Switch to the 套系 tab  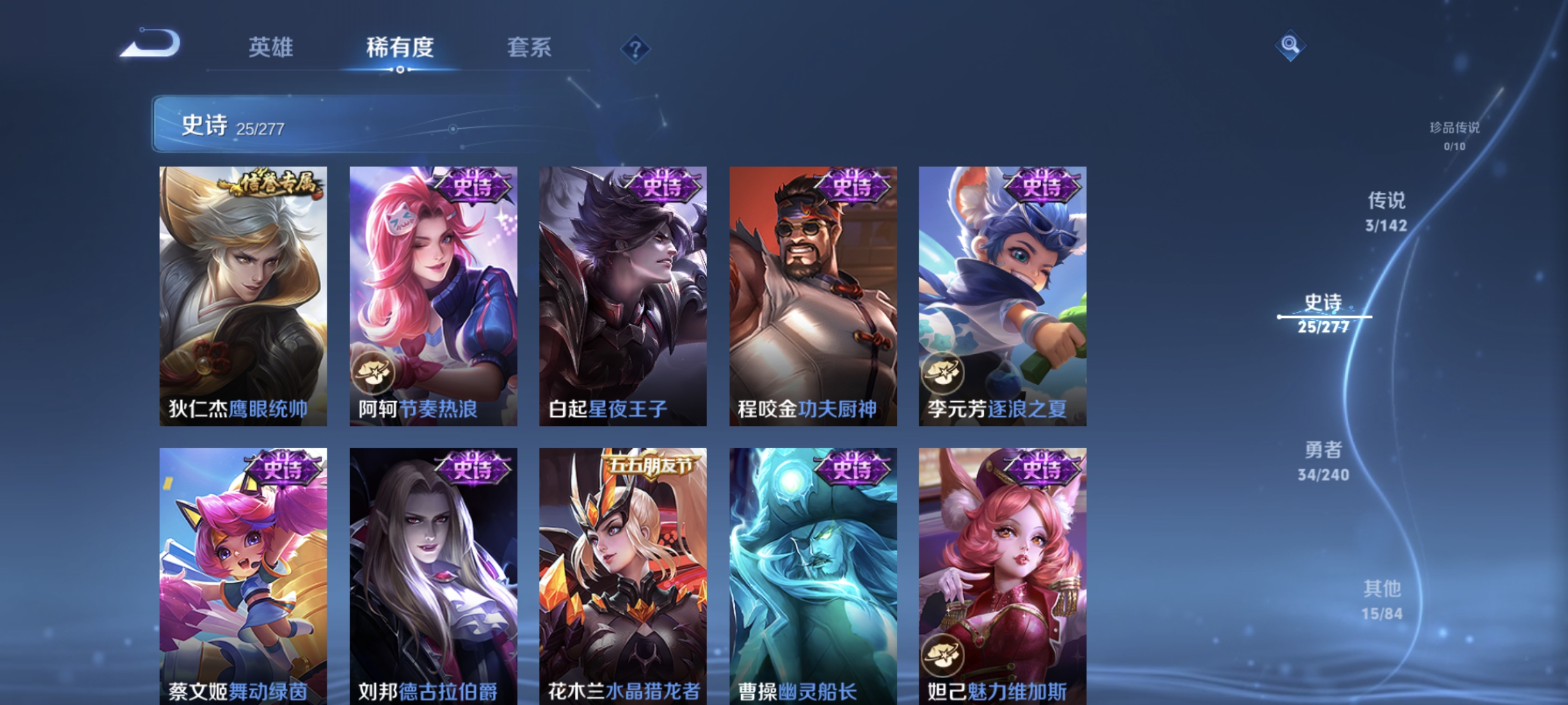click(530, 49)
